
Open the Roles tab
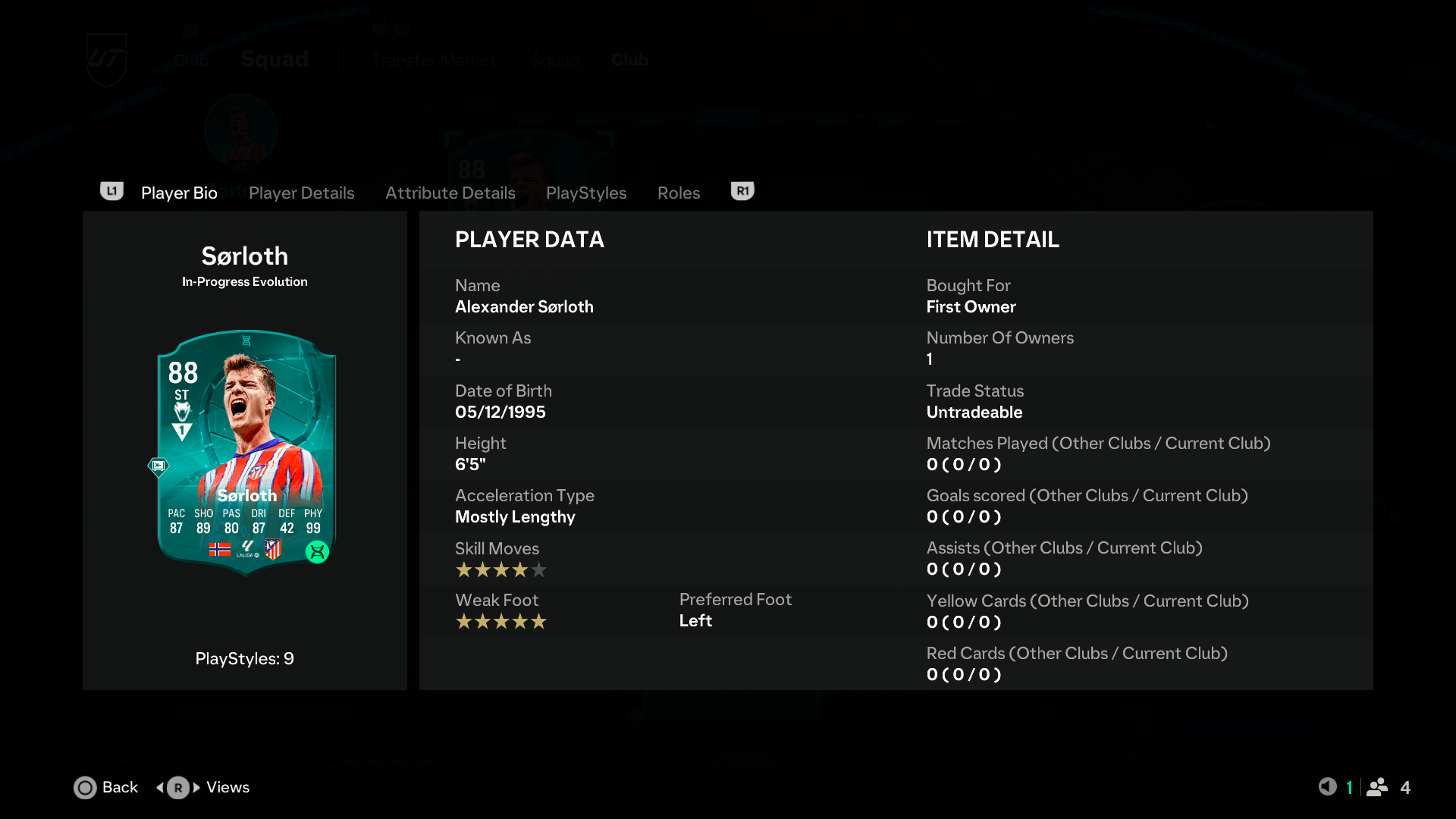(678, 193)
